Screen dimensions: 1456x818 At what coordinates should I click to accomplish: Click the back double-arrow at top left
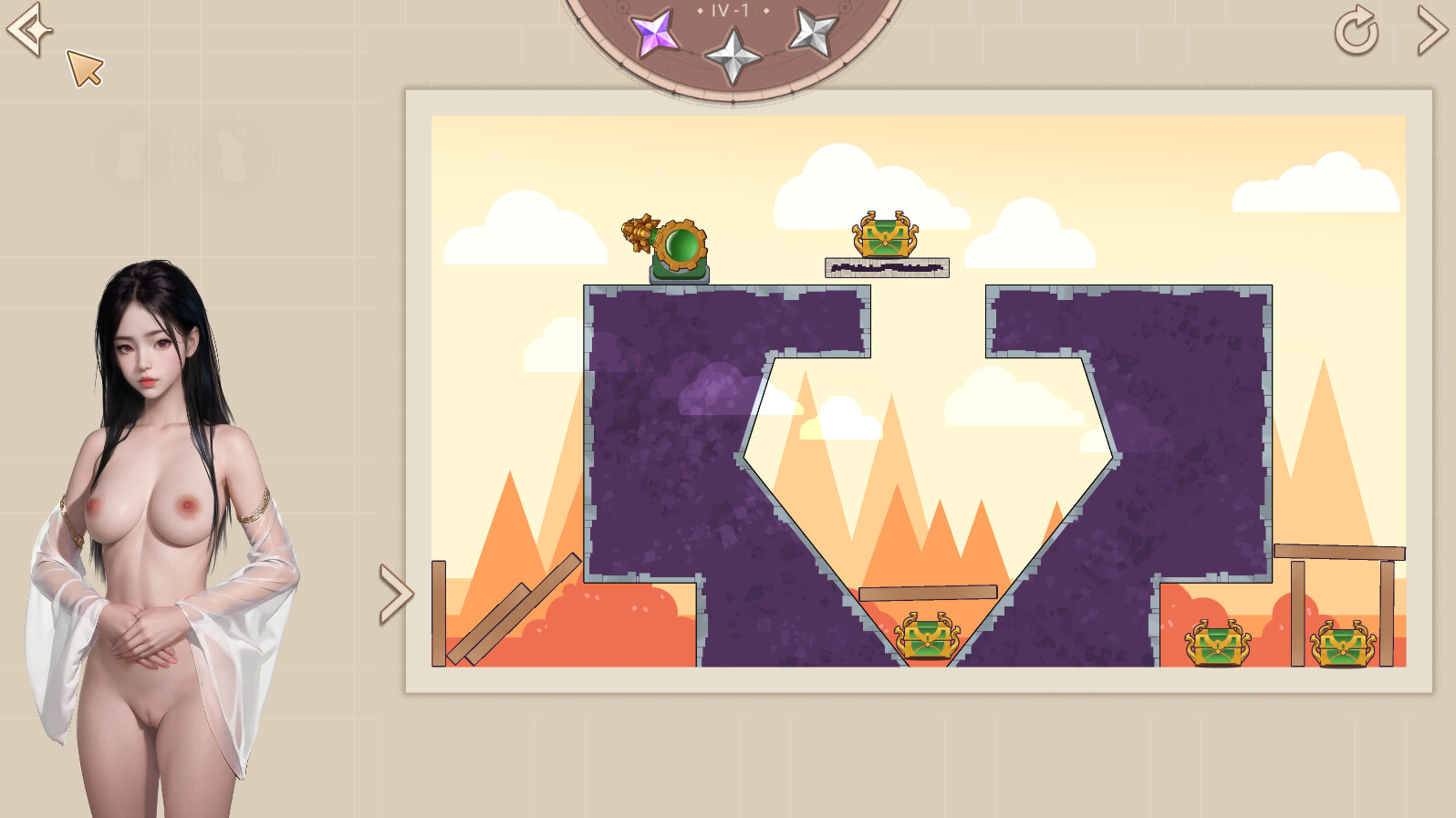click(28, 29)
